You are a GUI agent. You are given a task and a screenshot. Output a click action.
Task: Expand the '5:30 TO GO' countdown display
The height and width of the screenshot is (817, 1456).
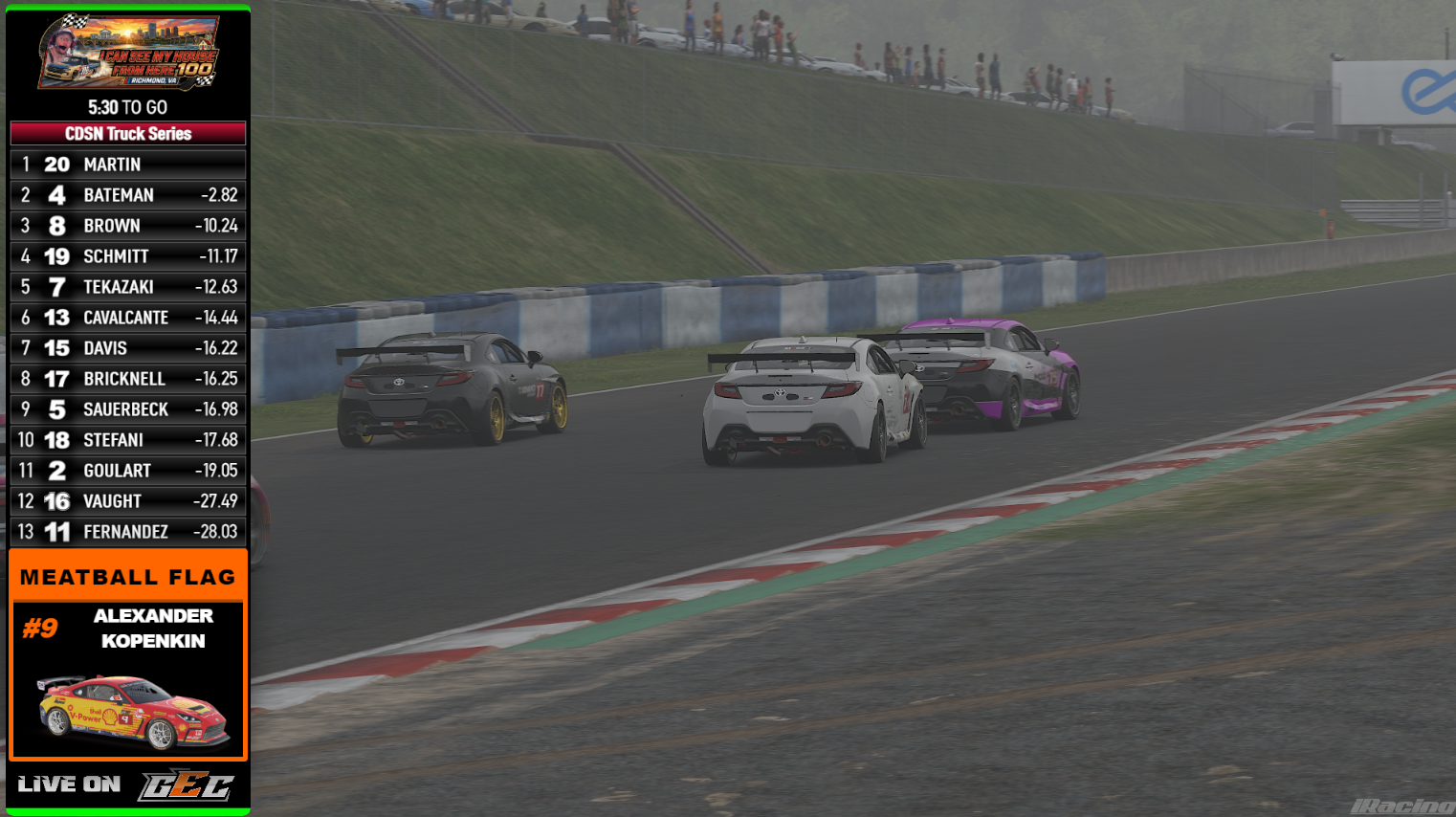click(127, 107)
